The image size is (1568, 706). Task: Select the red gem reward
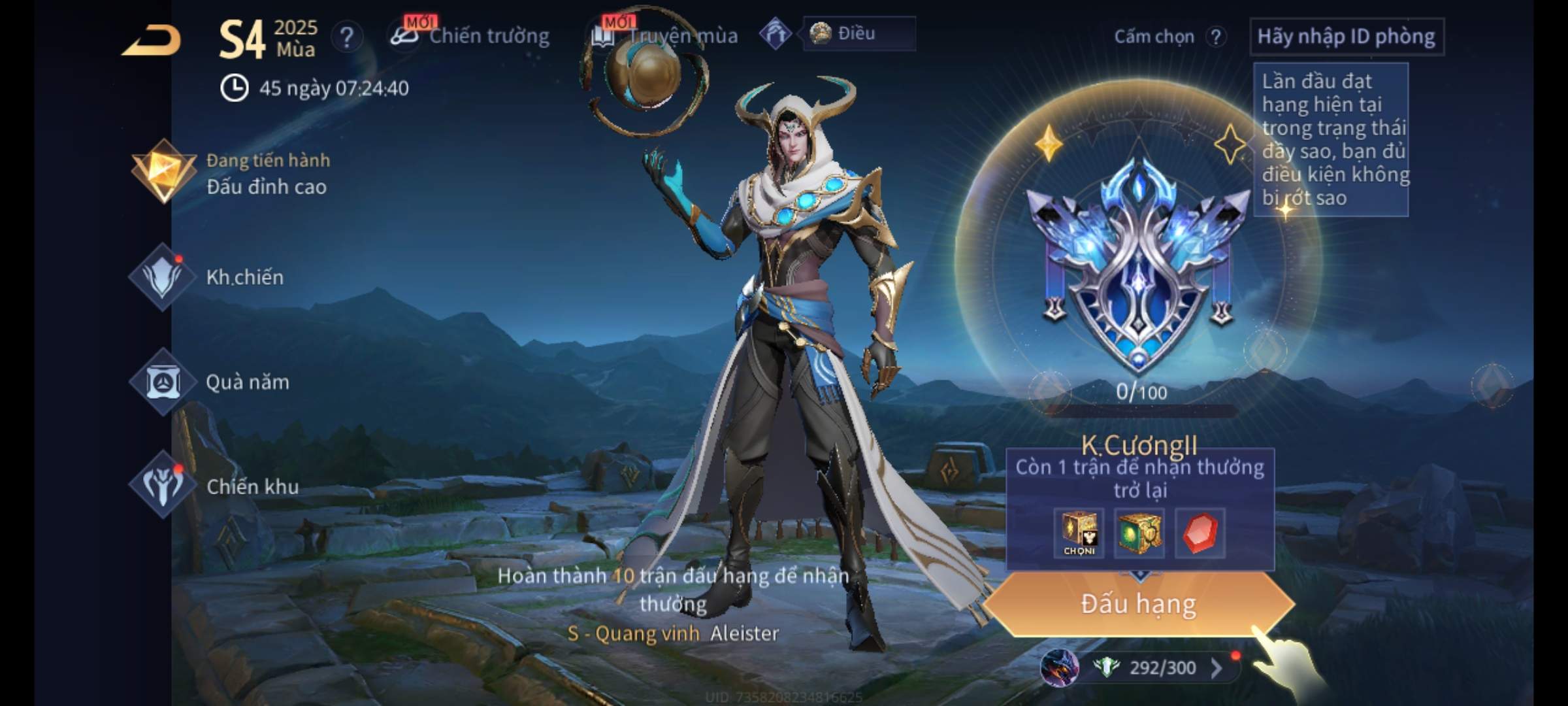[1200, 533]
